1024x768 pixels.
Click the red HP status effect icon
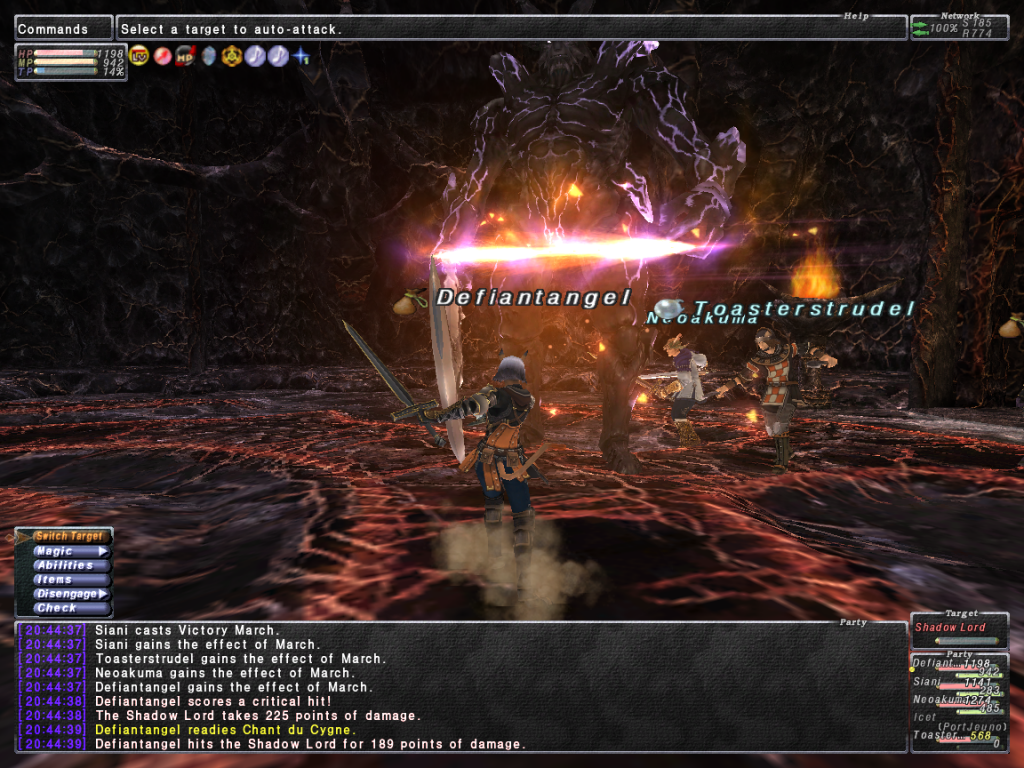click(x=185, y=55)
